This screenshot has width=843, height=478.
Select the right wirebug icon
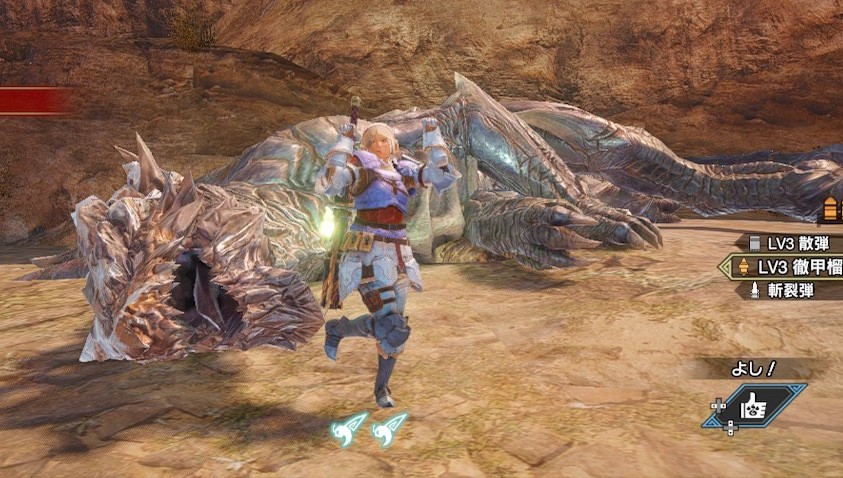click(x=390, y=429)
